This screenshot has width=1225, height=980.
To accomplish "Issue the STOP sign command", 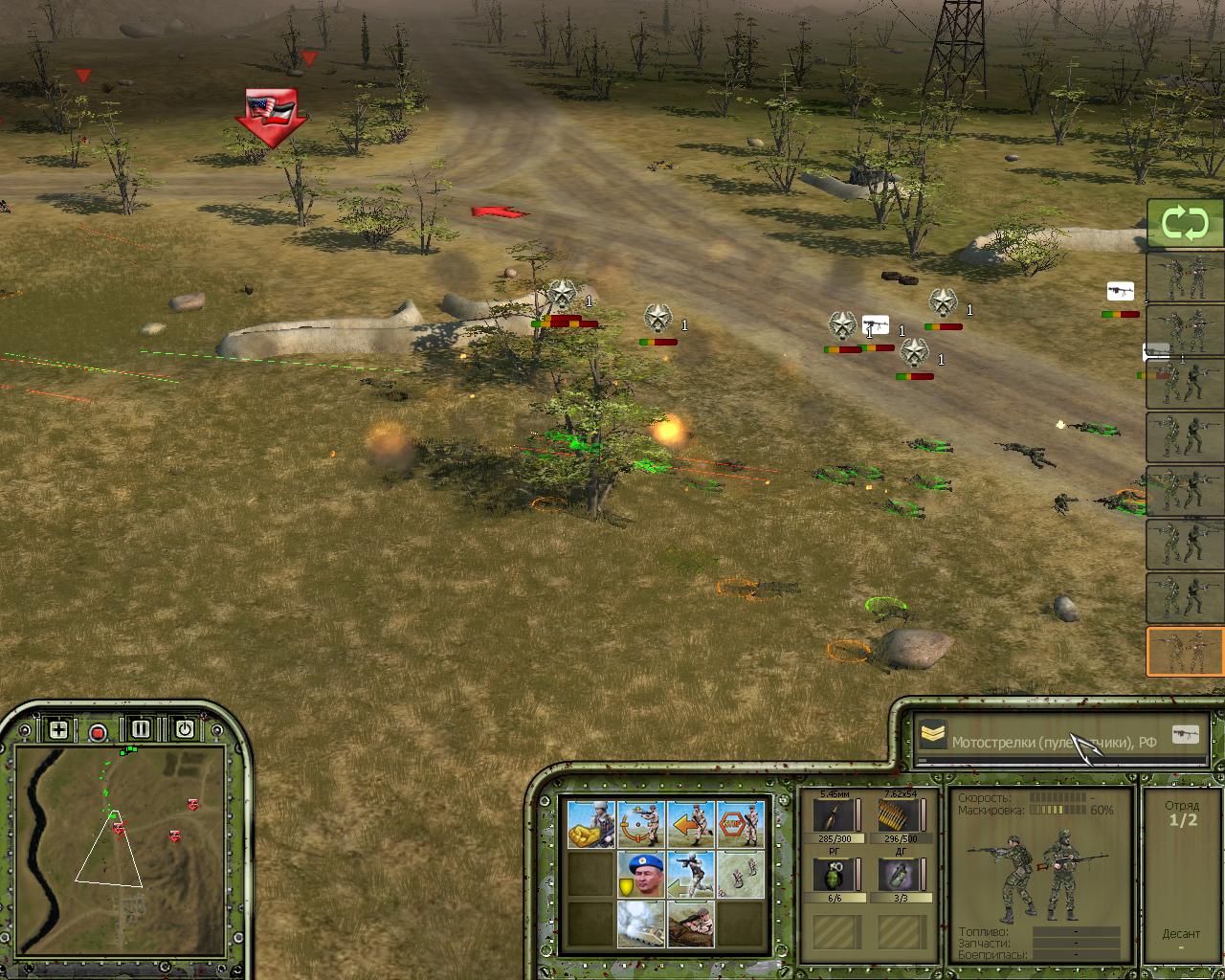I will point(741,825).
